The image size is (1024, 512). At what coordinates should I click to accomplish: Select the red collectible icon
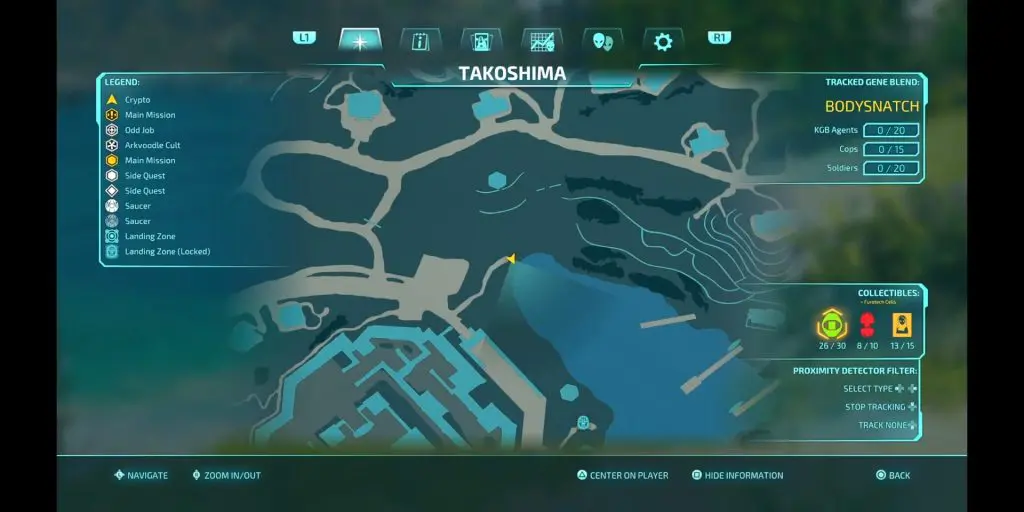[x=868, y=324]
